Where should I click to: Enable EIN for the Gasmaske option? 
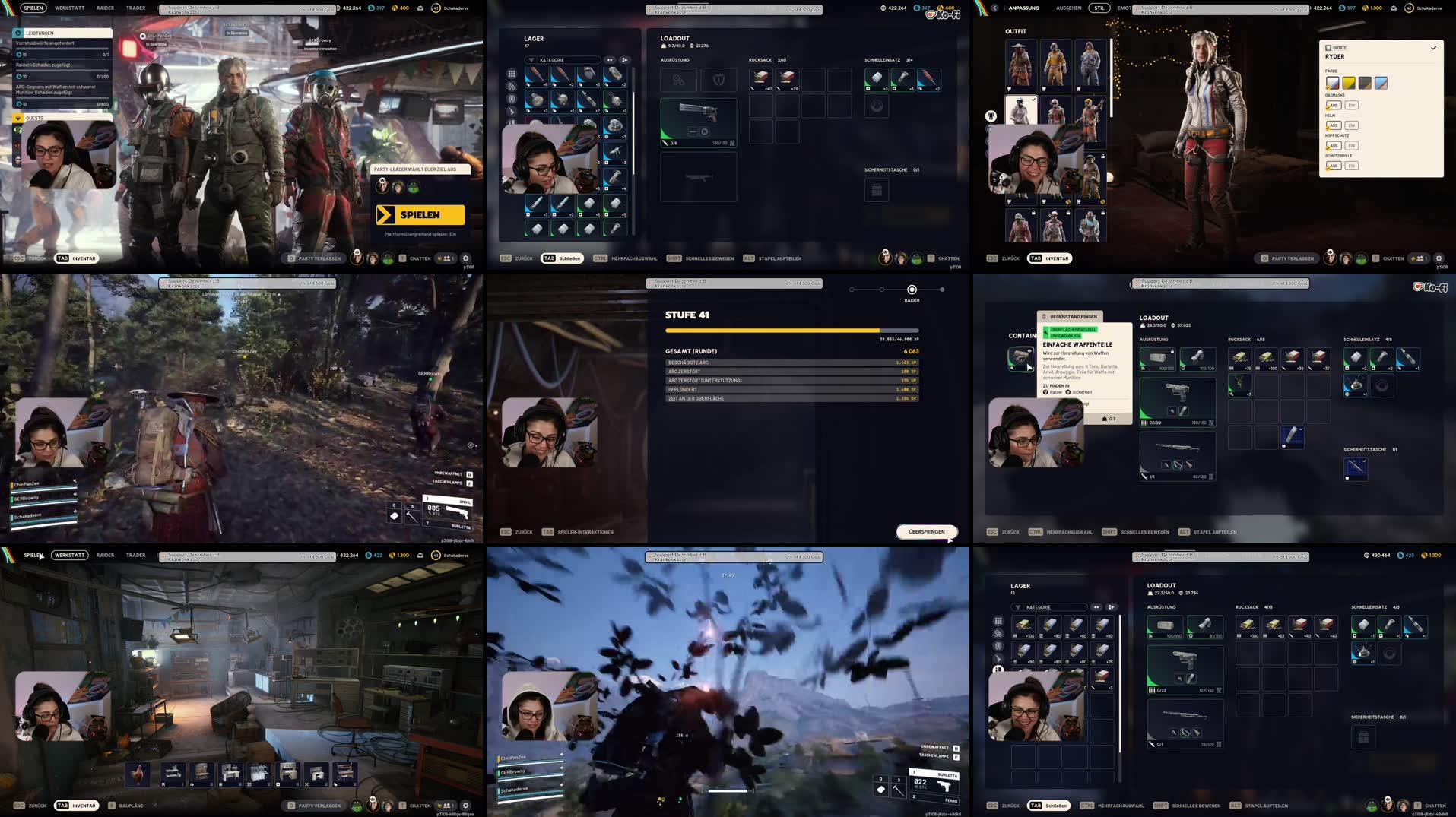pos(1350,104)
